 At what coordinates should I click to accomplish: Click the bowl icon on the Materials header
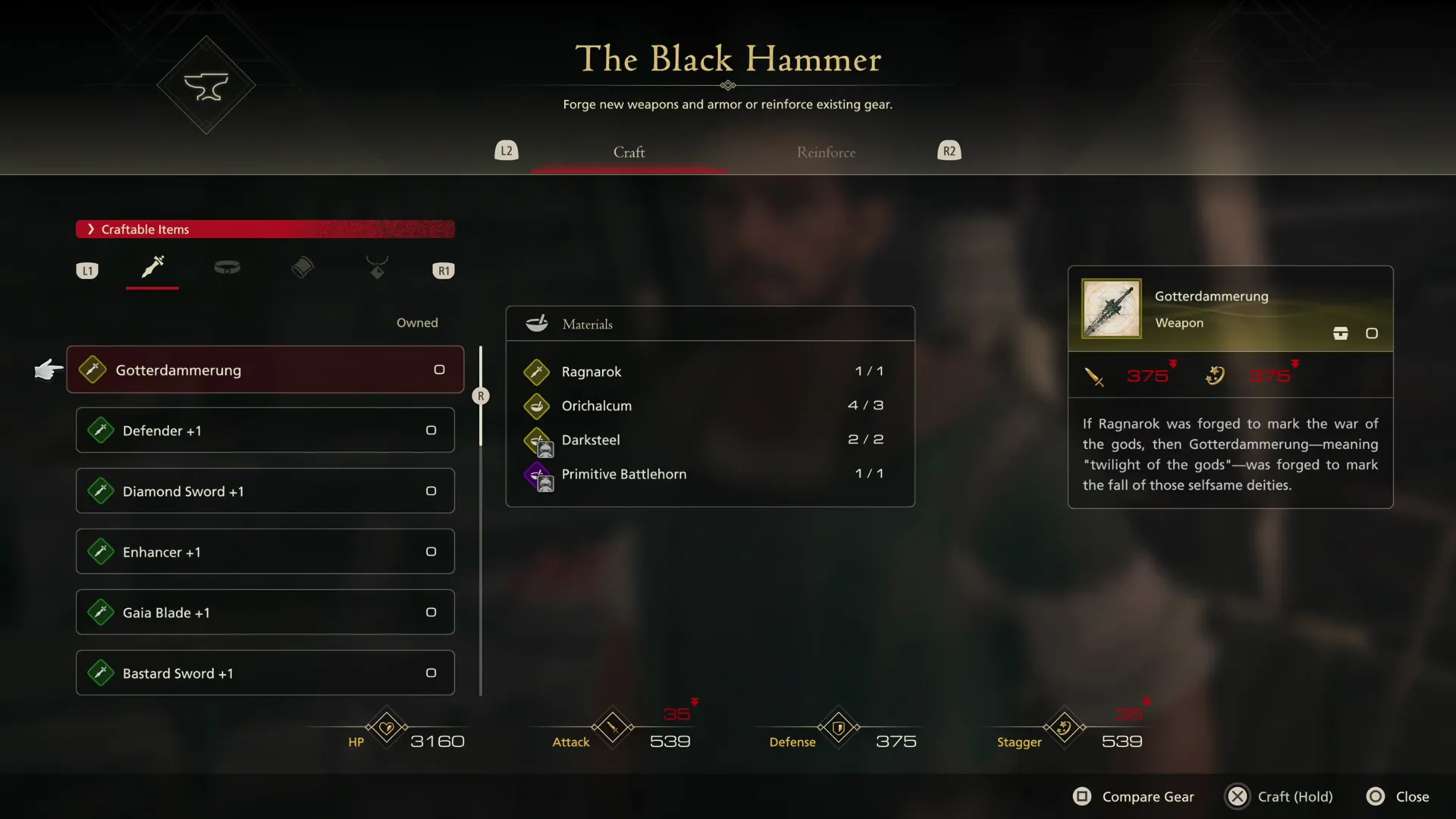click(537, 323)
